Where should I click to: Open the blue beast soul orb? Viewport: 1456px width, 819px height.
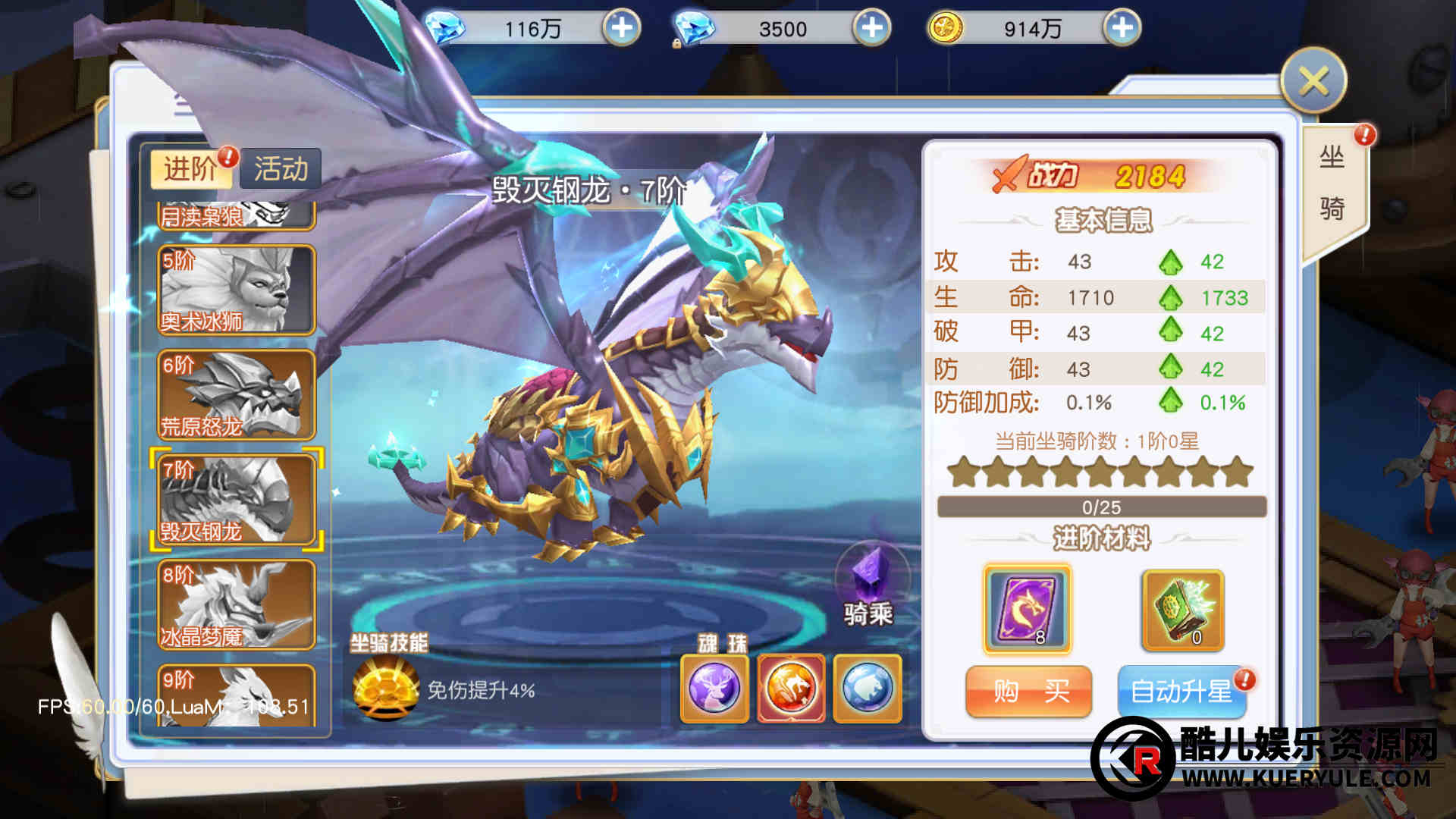868,689
